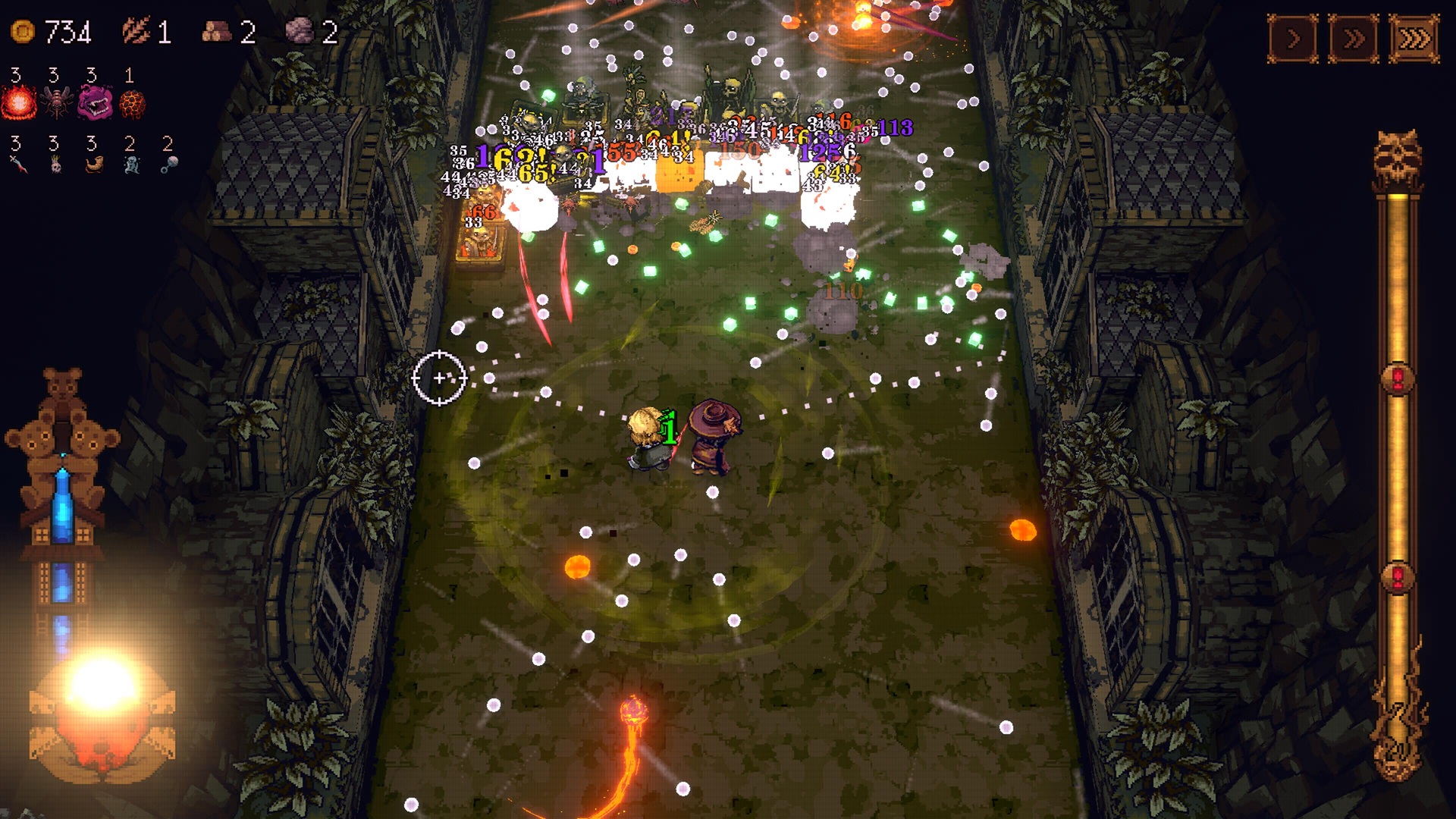Select the horn passive item icon
The width and height of the screenshot is (1456, 819).
93,164
